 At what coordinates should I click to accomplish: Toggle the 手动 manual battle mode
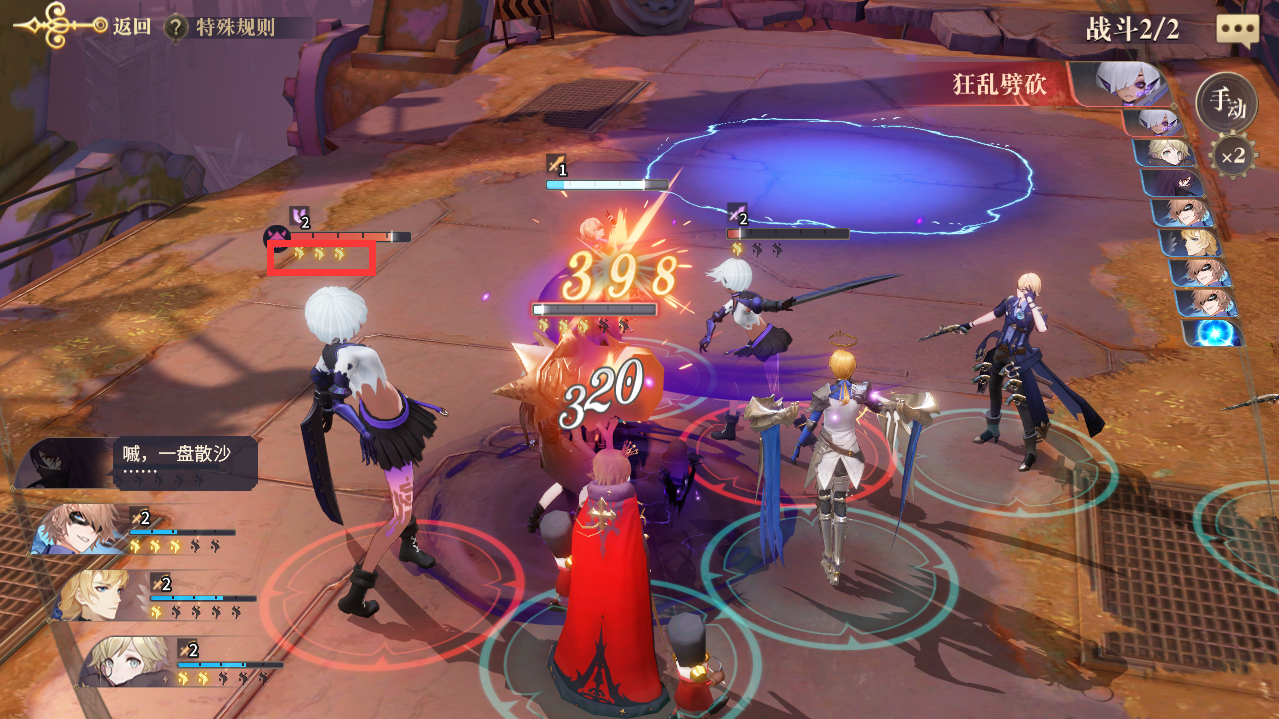click(1226, 102)
